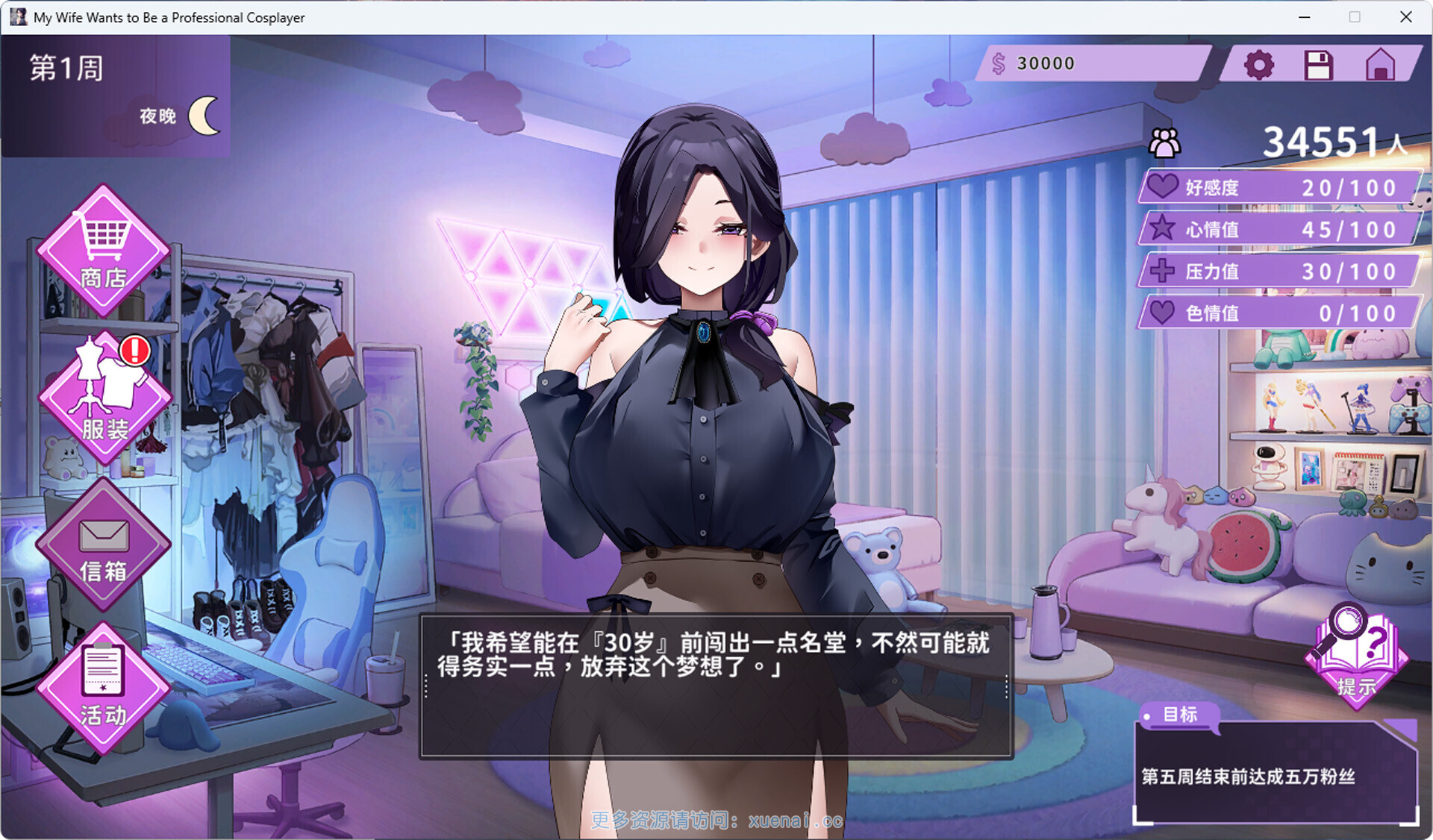
Task: Check the 信箱 mailbox
Action: click(x=103, y=545)
